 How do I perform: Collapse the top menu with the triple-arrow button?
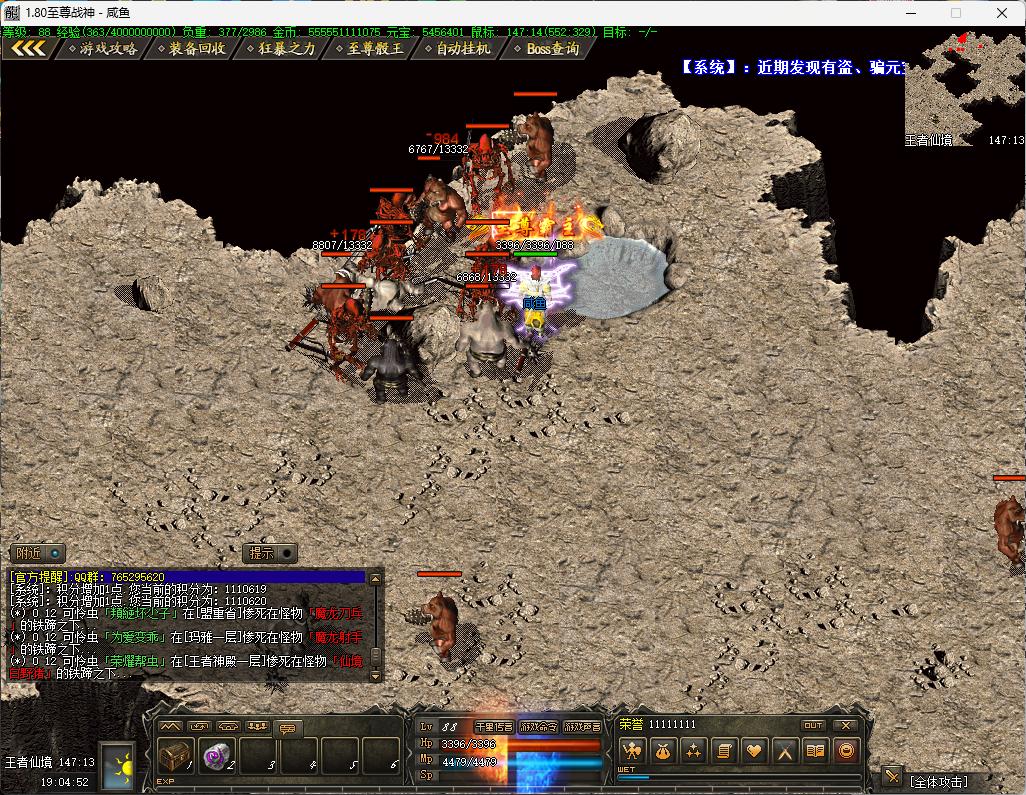pyautogui.click(x=28, y=48)
